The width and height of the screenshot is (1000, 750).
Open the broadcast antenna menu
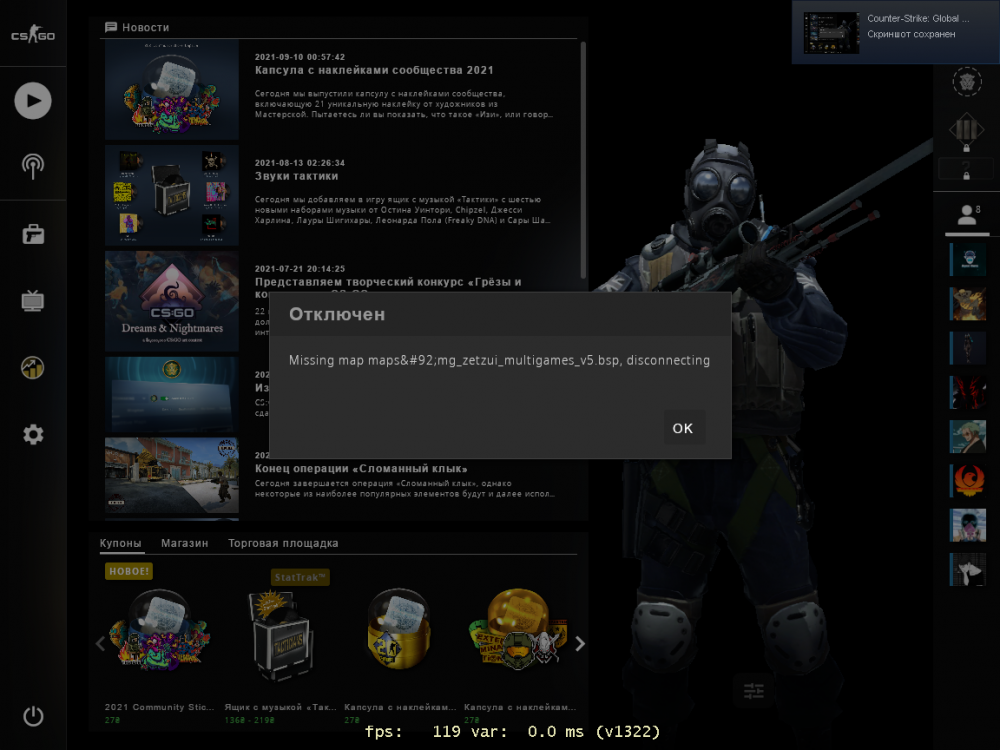click(33, 165)
